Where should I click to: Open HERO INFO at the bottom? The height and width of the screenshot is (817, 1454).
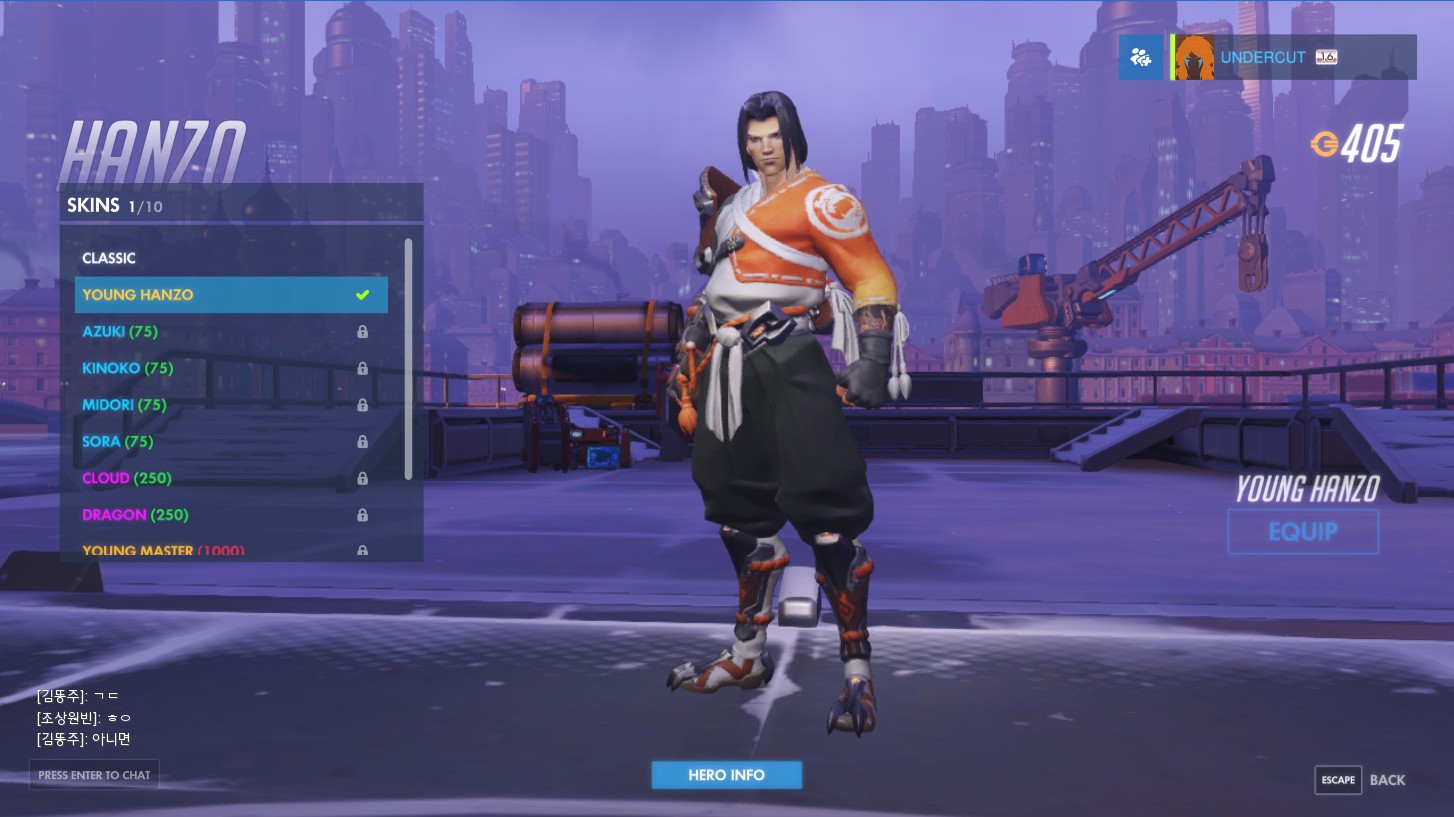click(727, 775)
